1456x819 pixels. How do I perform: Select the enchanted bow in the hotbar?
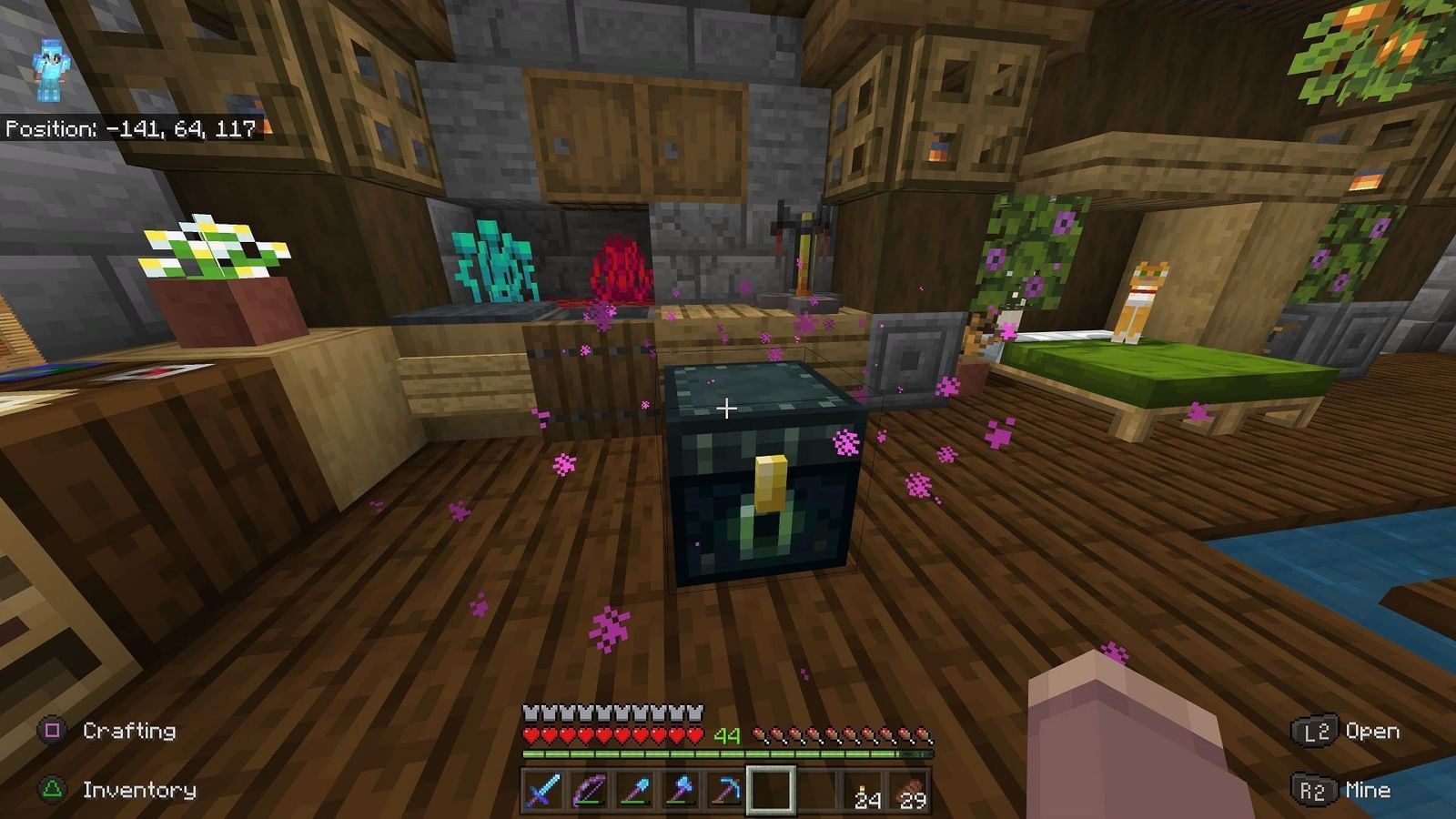click(589, 791)
